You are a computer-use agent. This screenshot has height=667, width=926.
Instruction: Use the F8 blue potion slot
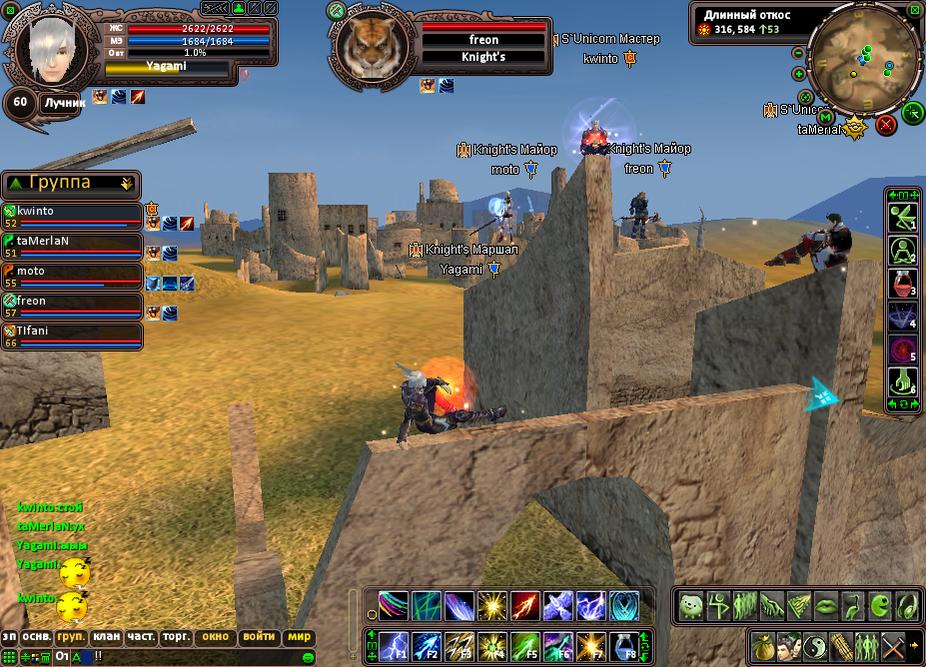point(626,645)
